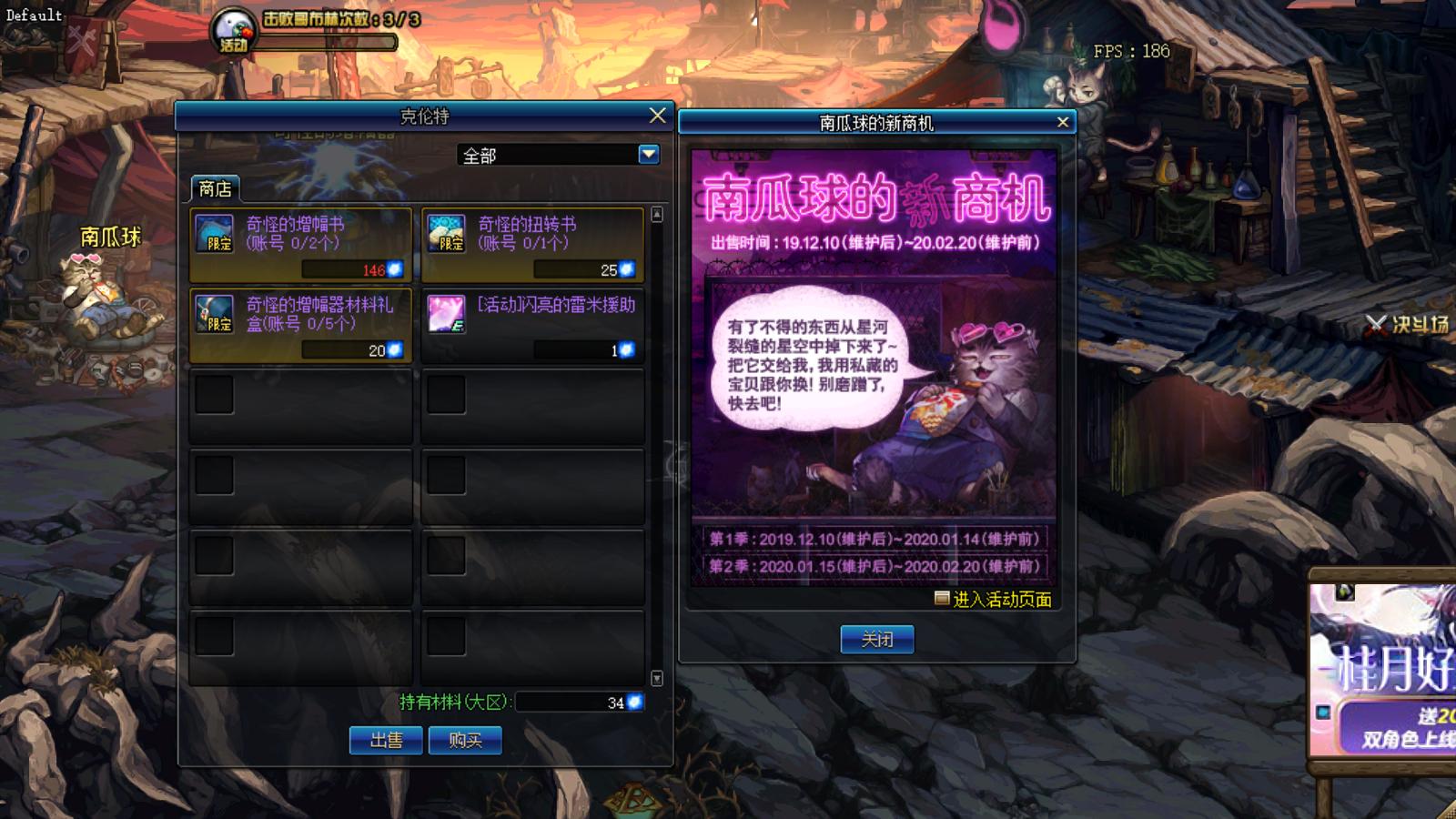This screenshot has height=819, width=1456.
Task: Click the blue crystal currency icon beside 146
Action: click(393, 270)
